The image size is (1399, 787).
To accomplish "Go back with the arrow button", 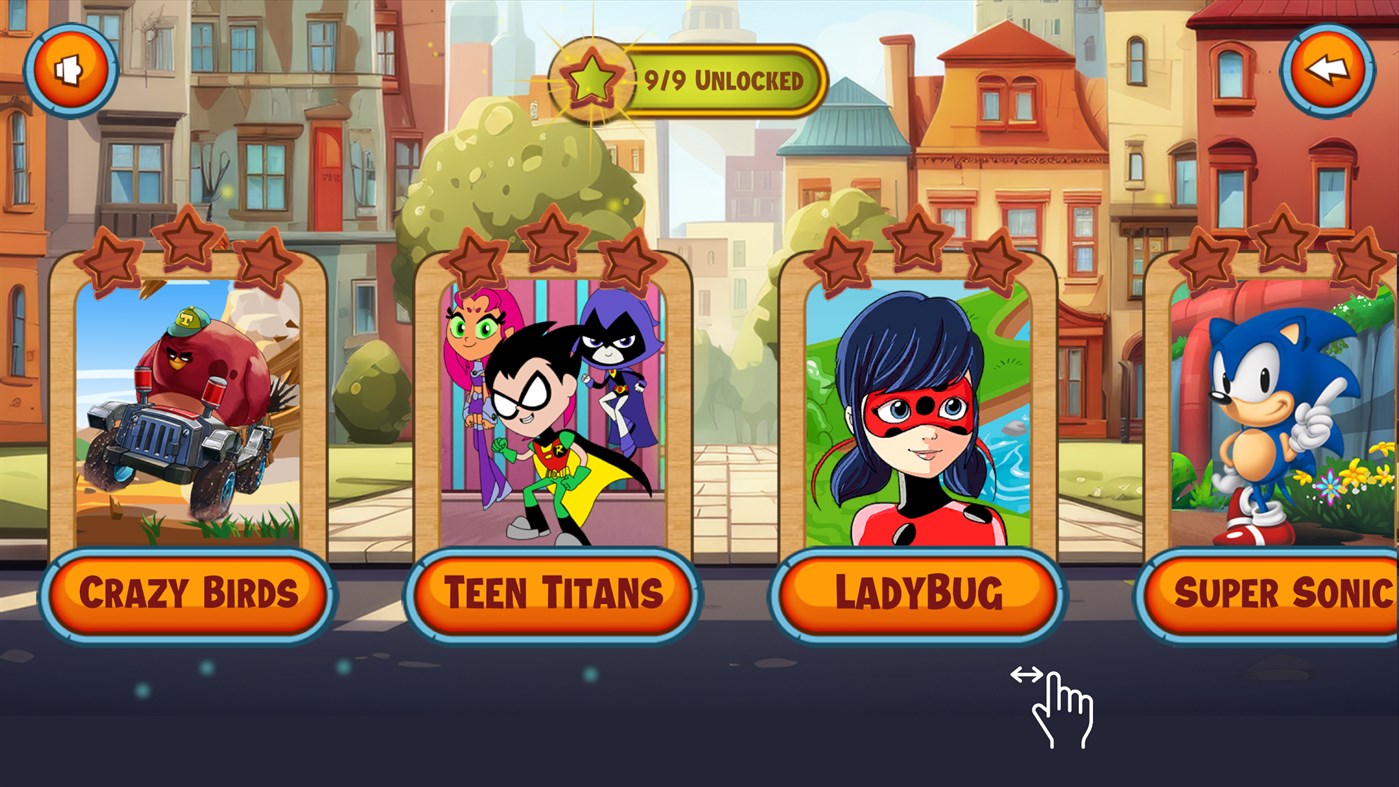I will [1327, 71].
